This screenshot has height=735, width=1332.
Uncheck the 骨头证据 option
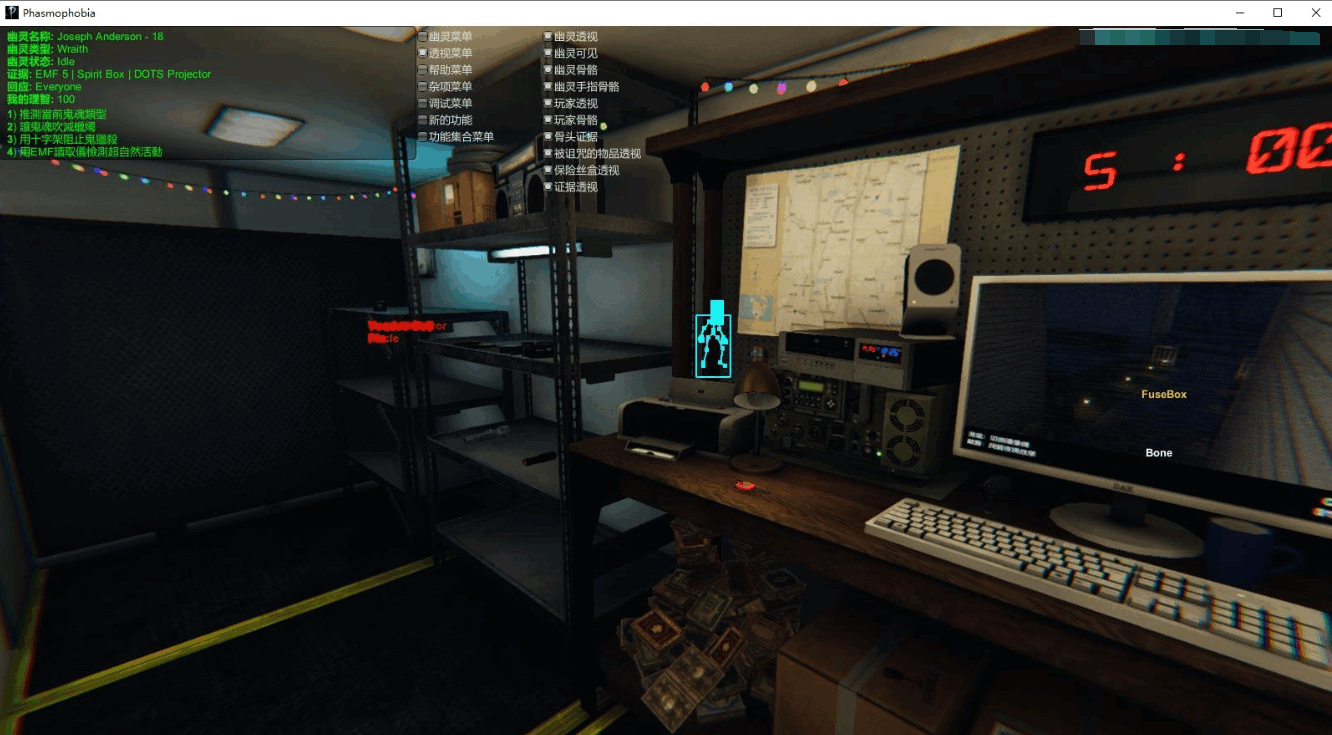tap(549, 137)
